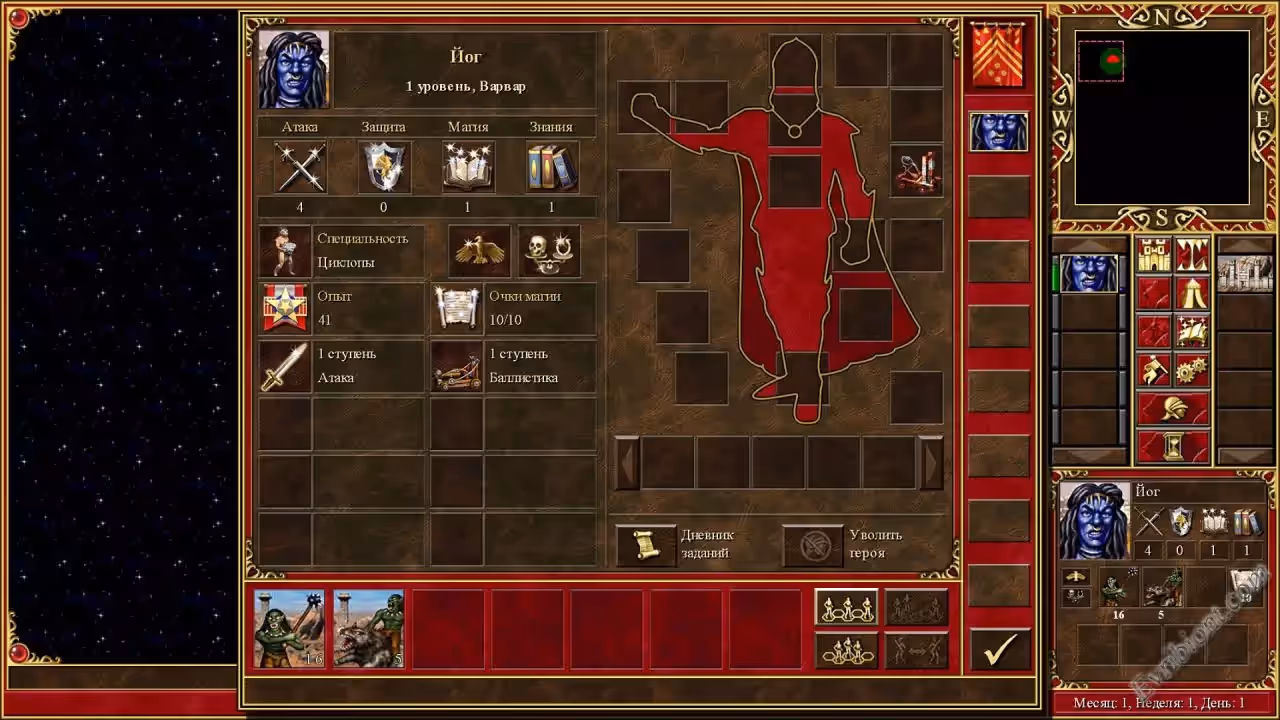The height and width of the screenshot is (720, 1280).
Task: Click the Опыт experience icon
Action: [x=284, y=308]
